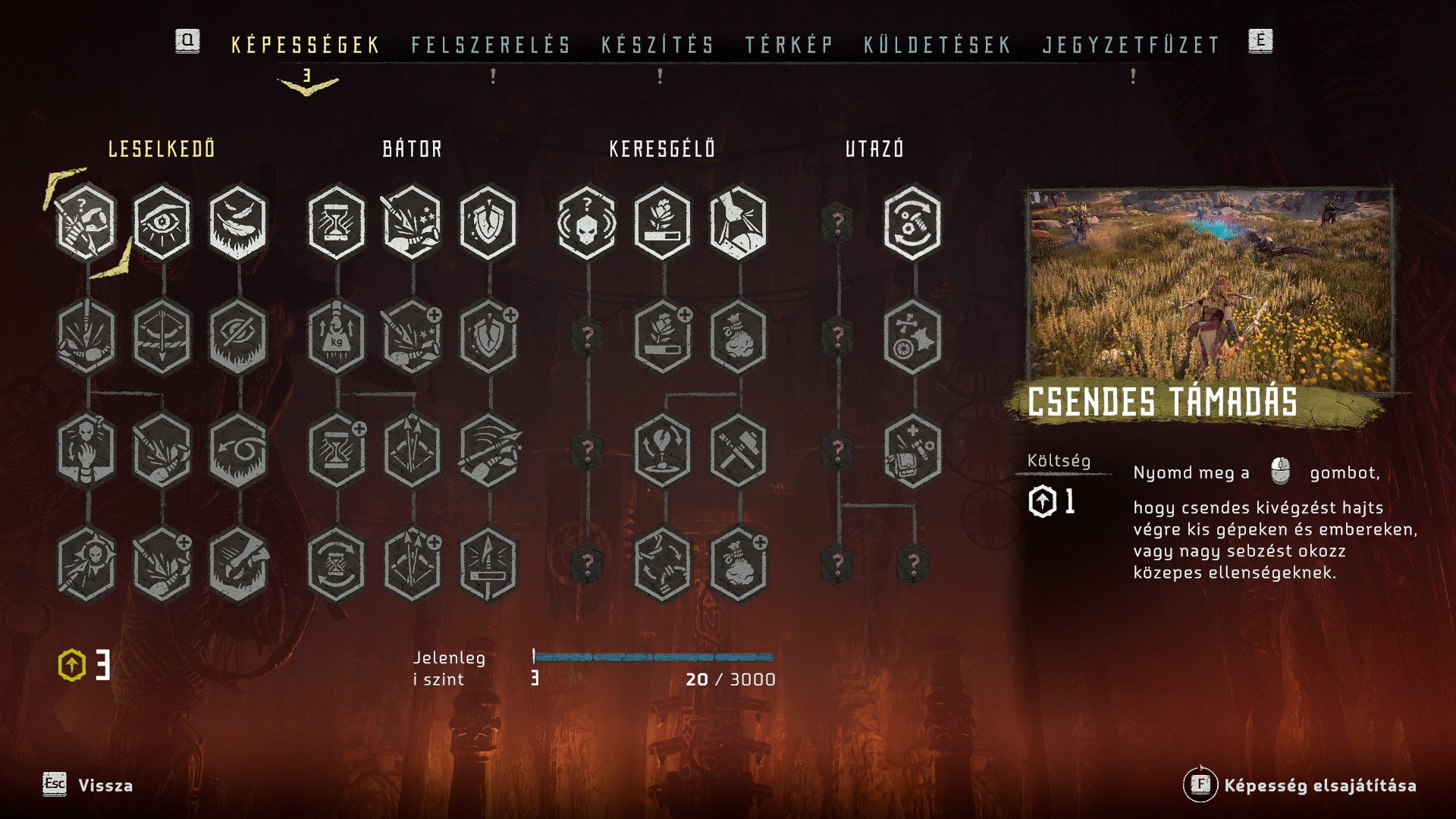The image size is (1456, 819).
Task: Select the triple arrows skill without plus
Action: pos(413,450)
